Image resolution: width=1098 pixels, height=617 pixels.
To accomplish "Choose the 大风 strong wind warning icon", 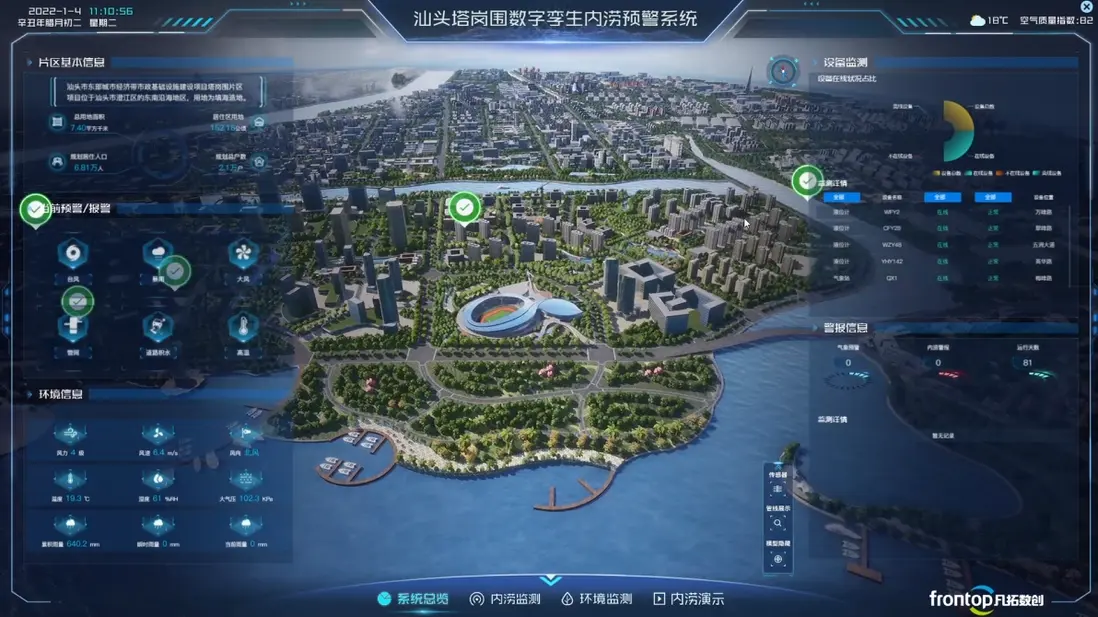I will coord(243,255).
